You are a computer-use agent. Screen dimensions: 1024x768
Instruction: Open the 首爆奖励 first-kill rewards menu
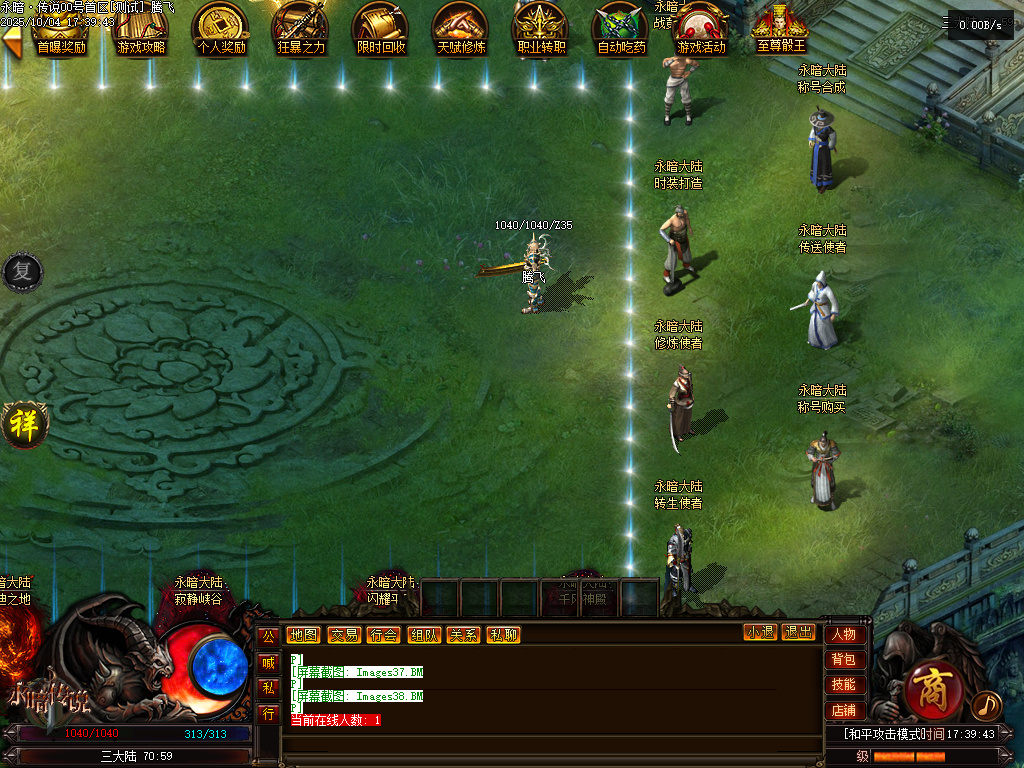pos(61,30)
